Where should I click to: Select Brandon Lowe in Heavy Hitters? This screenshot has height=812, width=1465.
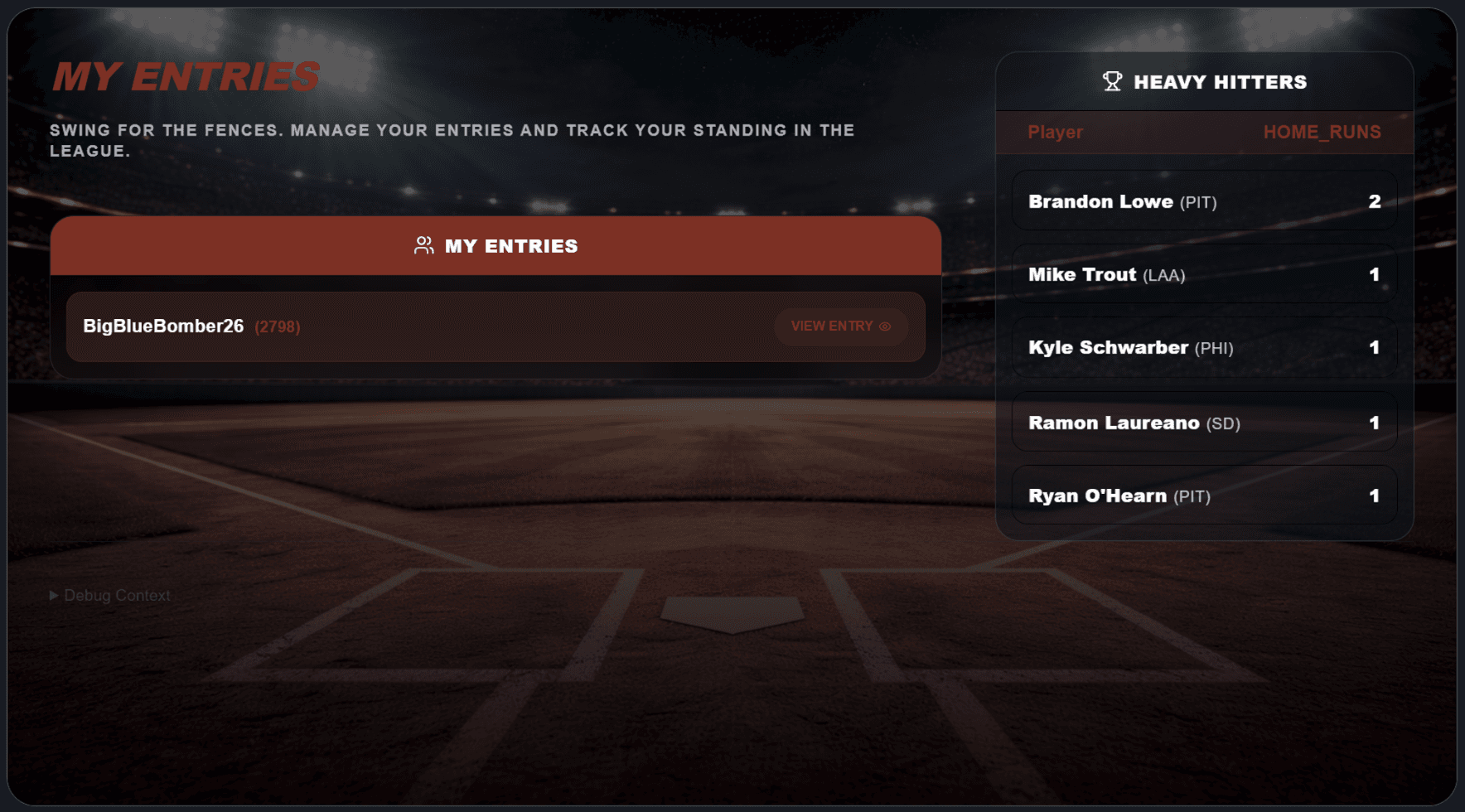(x=1203, y=201)
